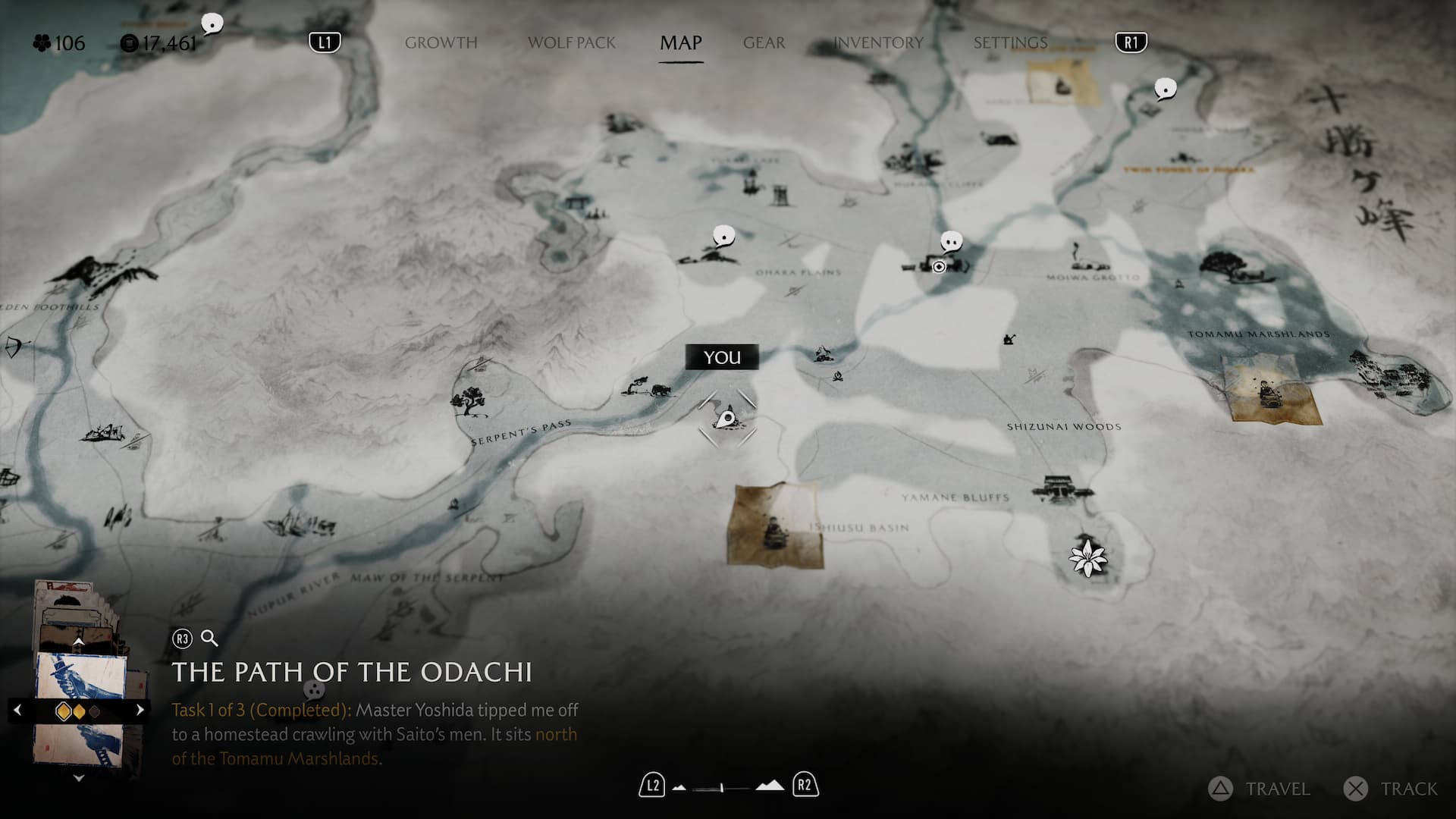Select the speech bubble marker near Ohara Plains

[724, 237]
